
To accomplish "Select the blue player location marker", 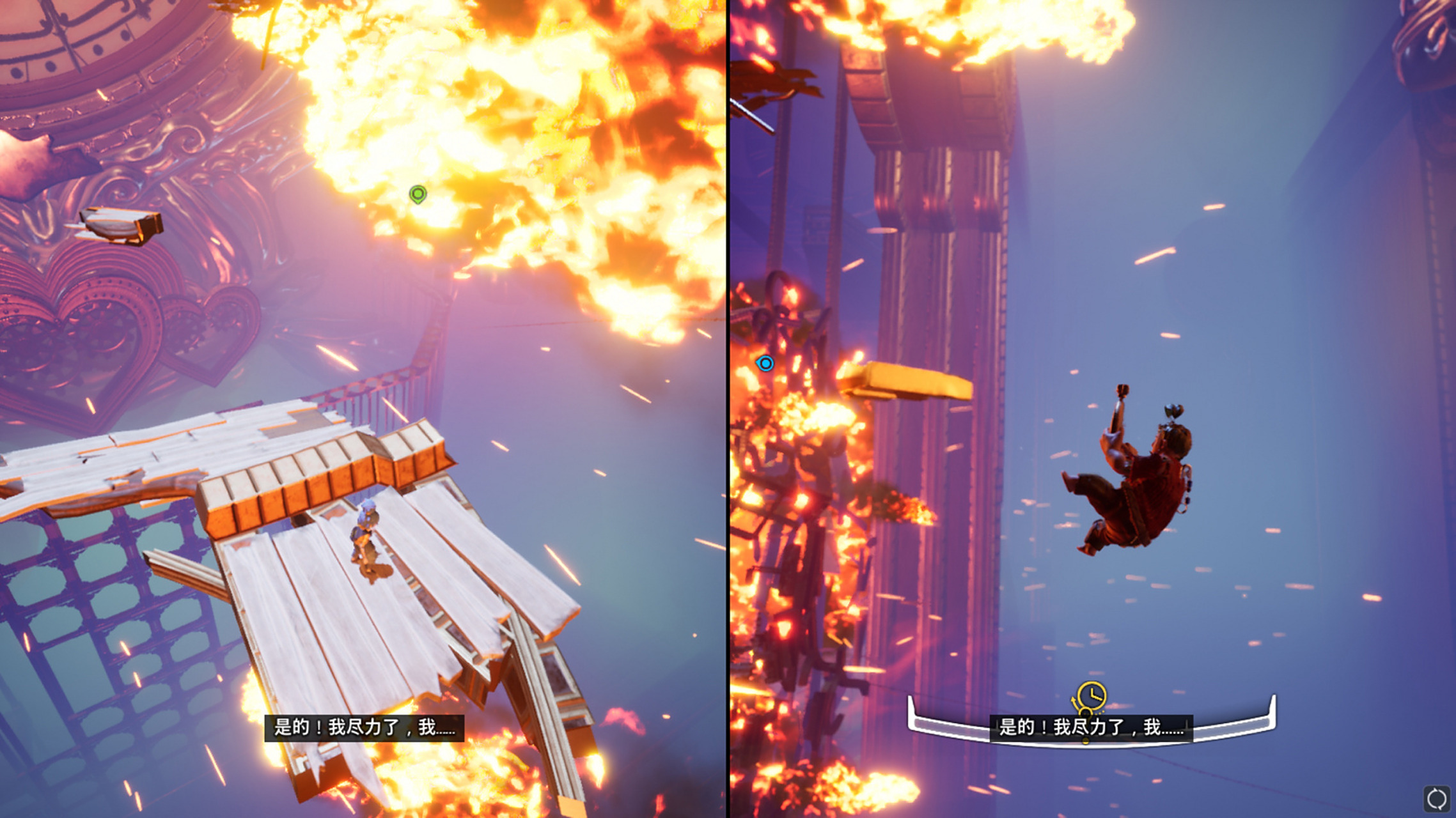I will click(765, 364).
